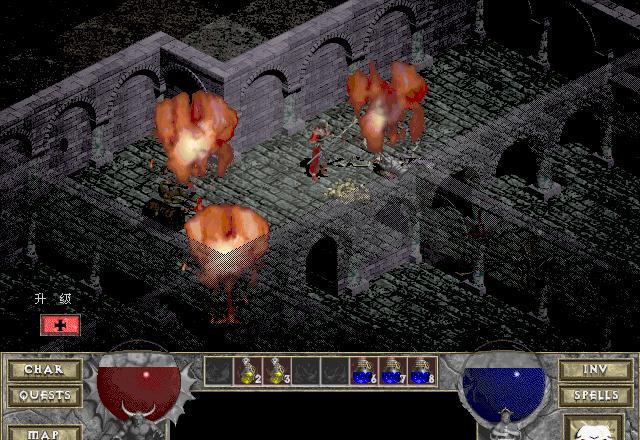Use the yellow potion in belt slot 2
This screenshot has width=640, height=440.
[248, 371]
